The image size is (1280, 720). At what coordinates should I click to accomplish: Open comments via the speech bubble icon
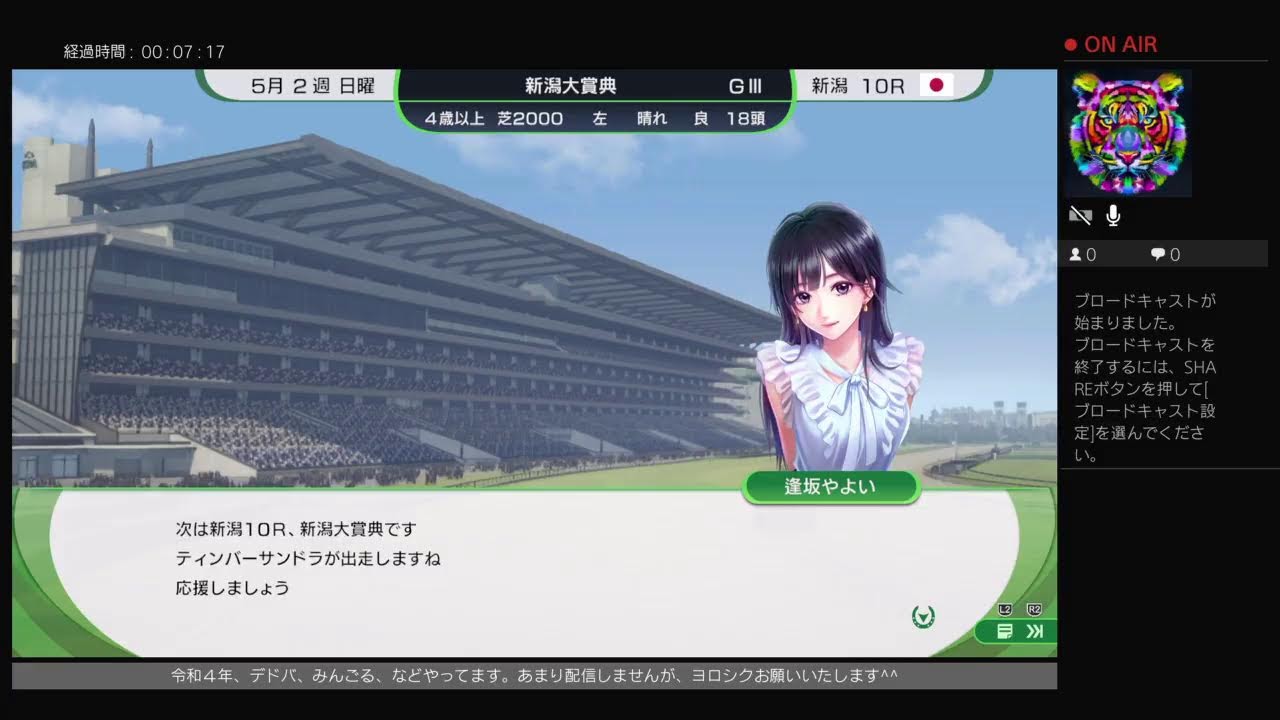click(x=1157, y=254)
